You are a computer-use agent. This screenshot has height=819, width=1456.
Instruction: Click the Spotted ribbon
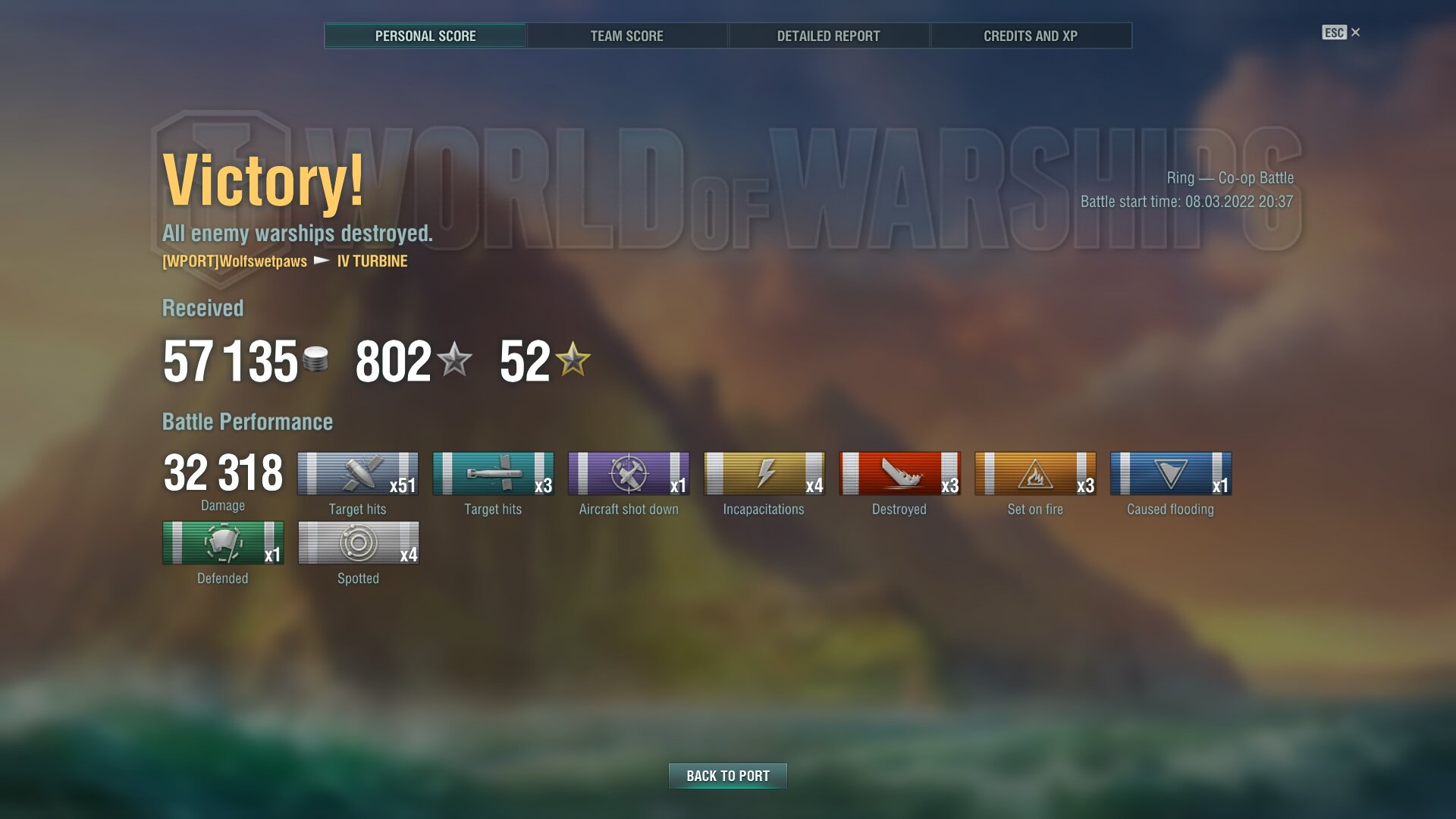(x=358, y=543)
